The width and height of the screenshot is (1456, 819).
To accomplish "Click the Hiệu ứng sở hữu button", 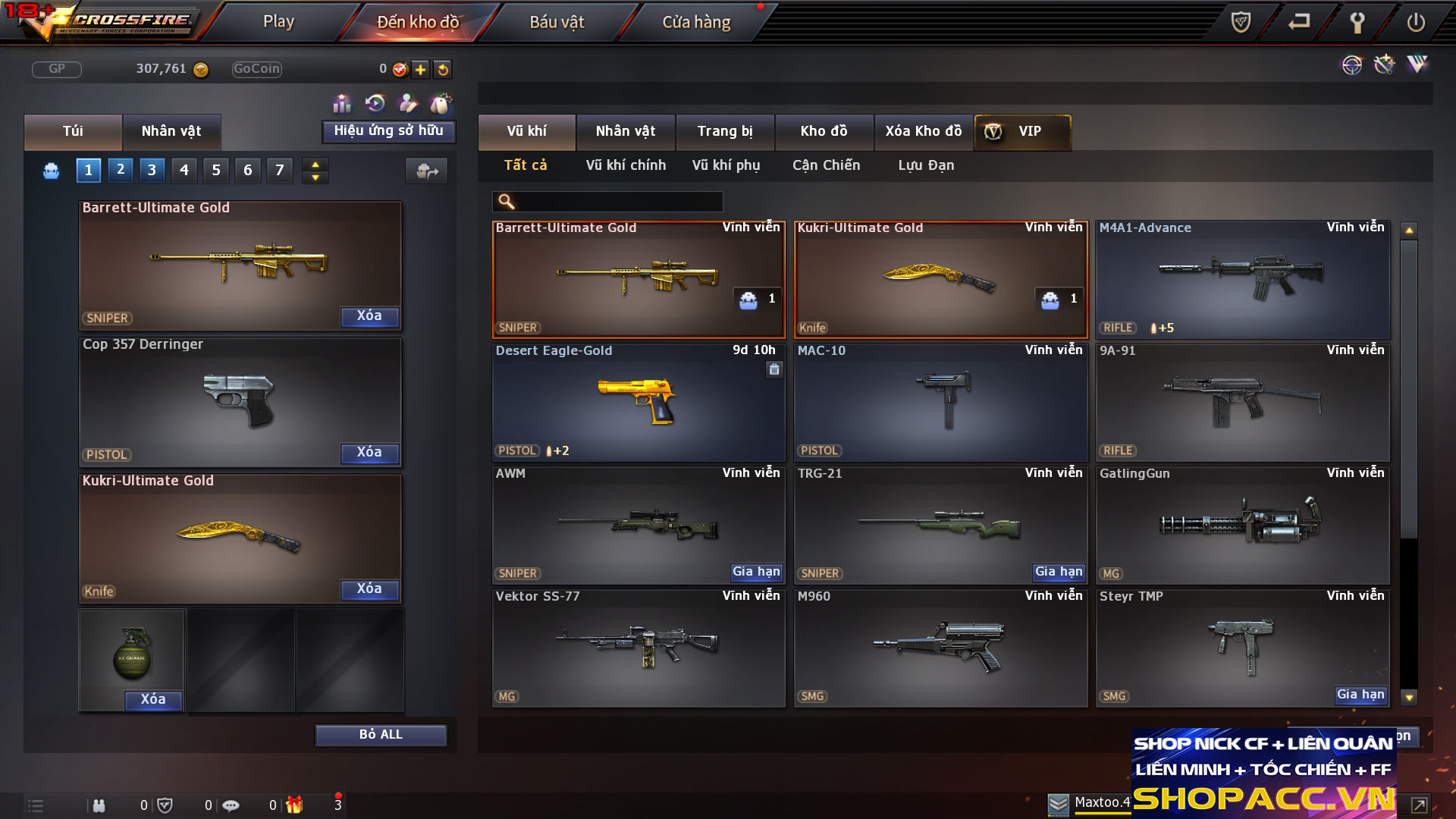I will tap(388, 131).
